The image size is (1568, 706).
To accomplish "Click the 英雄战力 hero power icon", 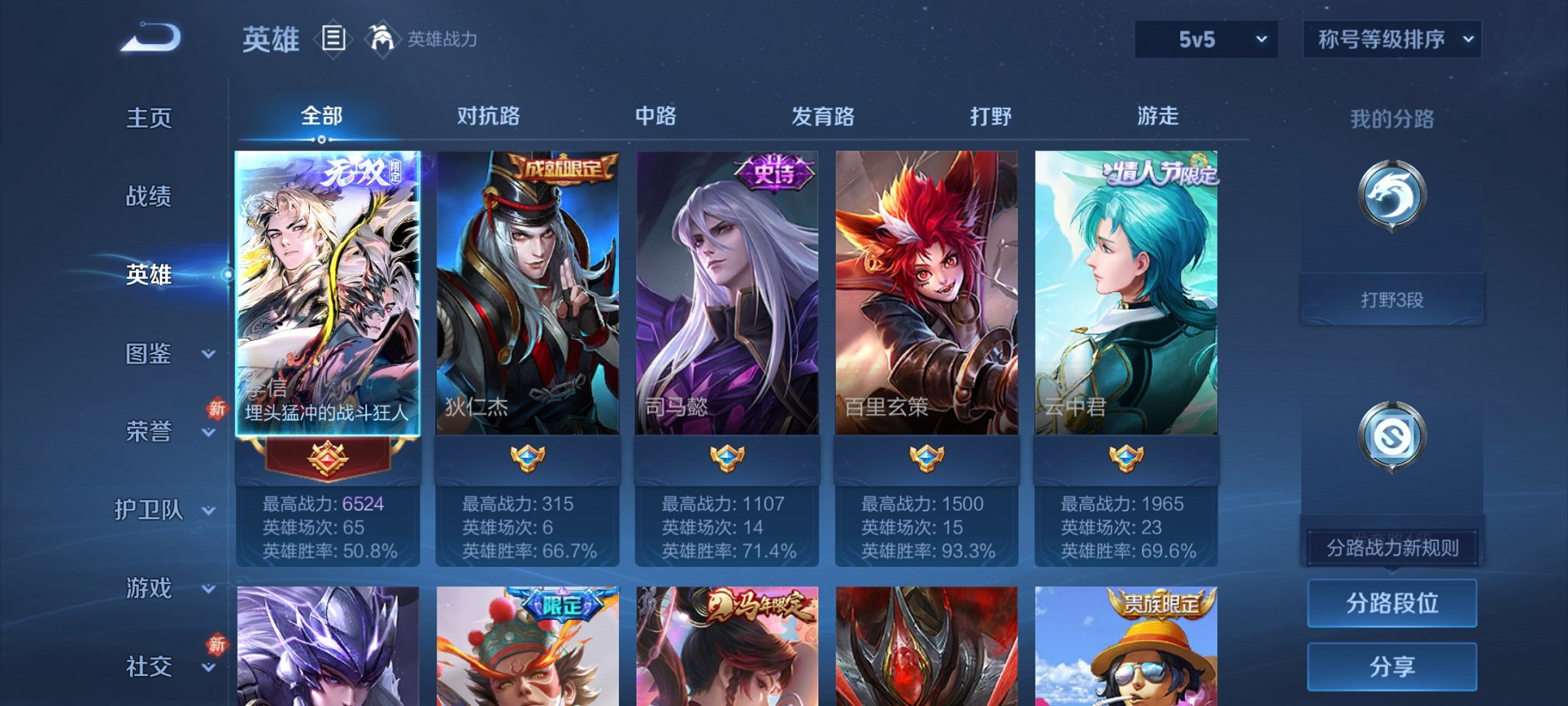I will pos(382,37).
